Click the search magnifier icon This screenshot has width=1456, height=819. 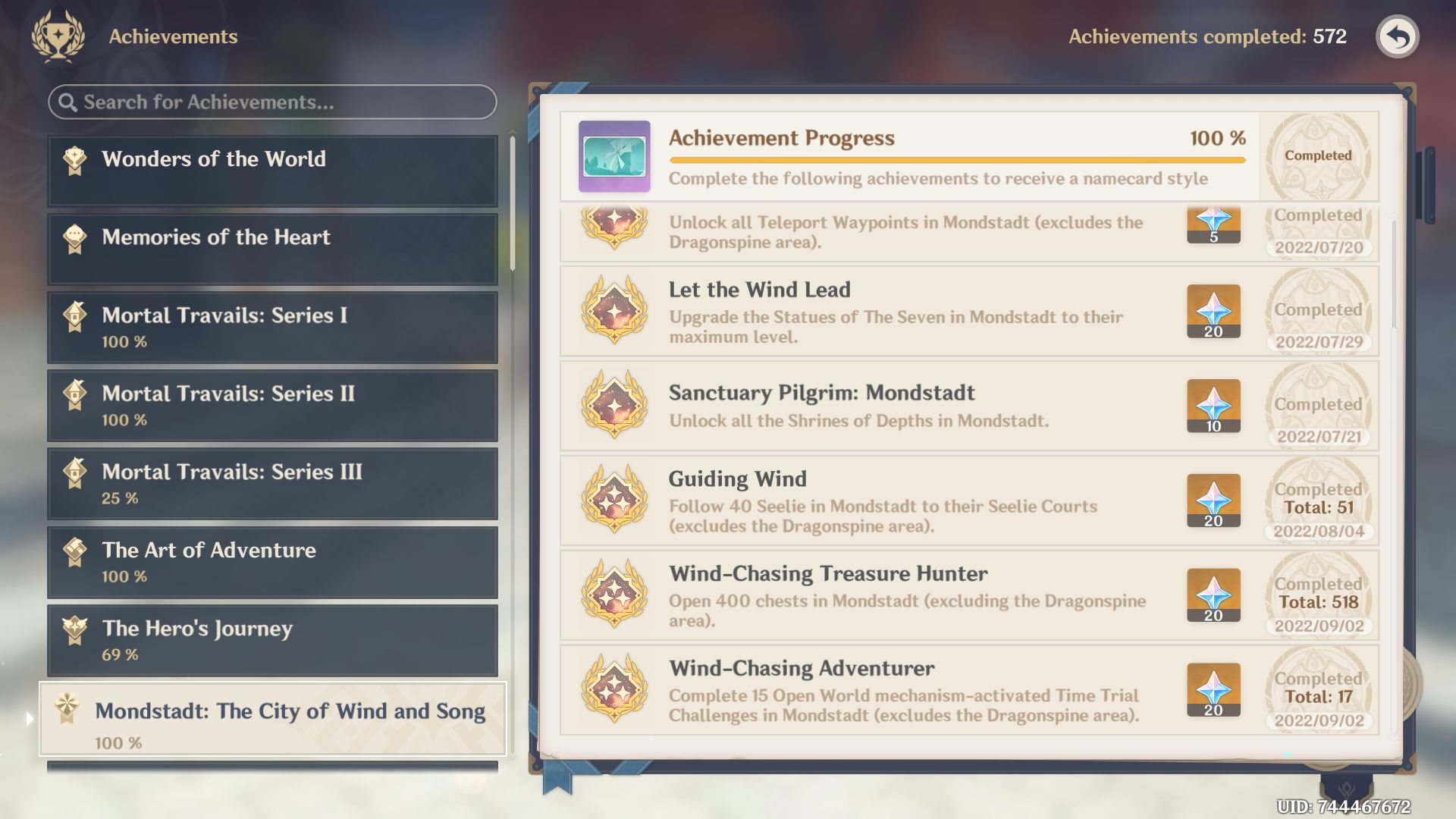tap(67, 101)
